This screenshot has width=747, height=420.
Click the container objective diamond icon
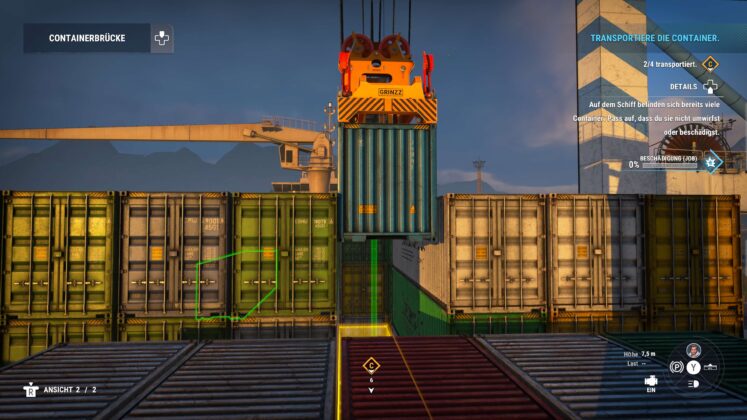(x=711, y=64)
